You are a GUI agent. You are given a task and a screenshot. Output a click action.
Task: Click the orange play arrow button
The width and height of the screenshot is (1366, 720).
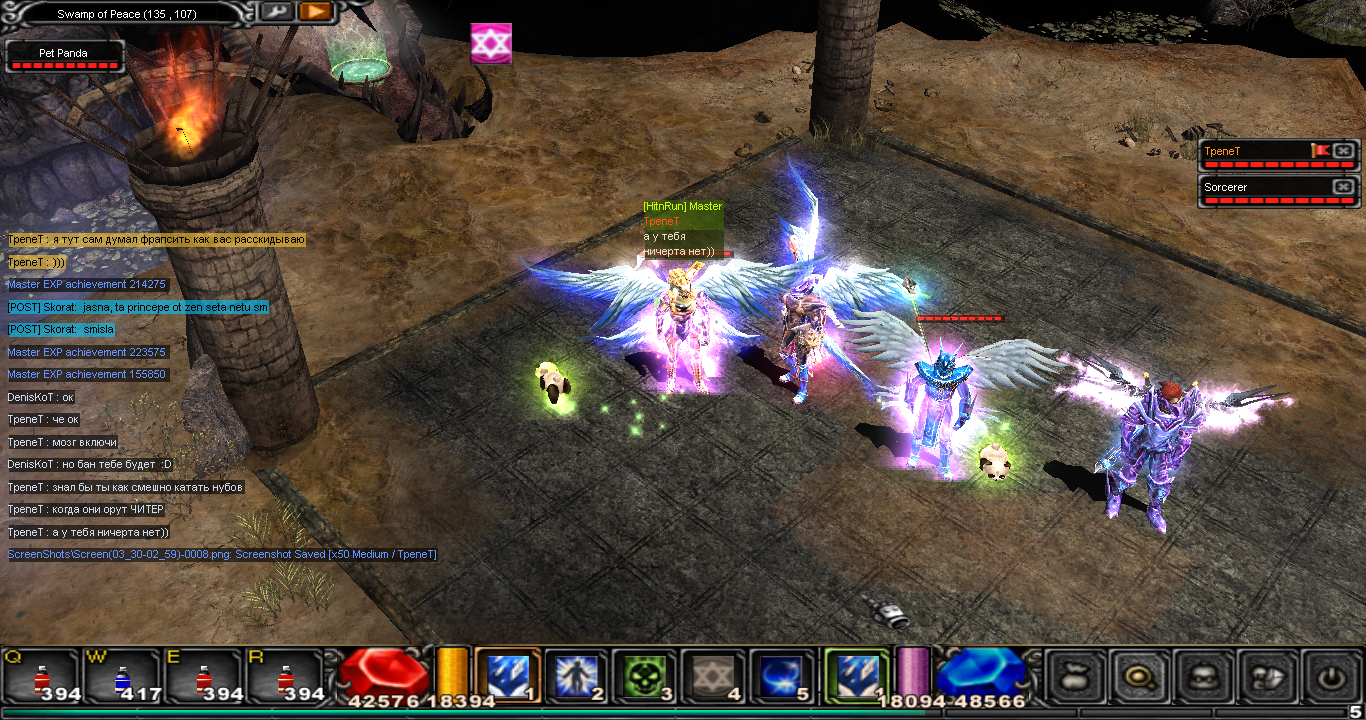[x=315, y=11]
